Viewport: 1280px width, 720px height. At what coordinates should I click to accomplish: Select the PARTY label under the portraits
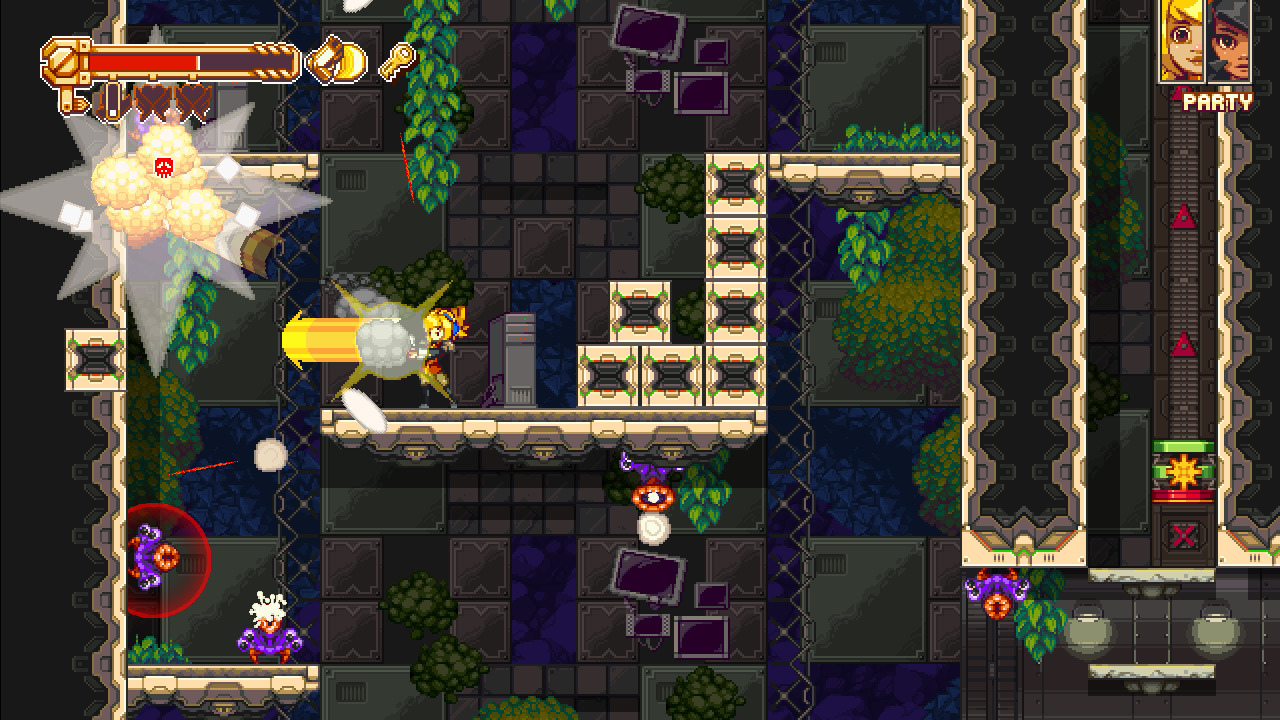pyautogui.click(x=1219, y=100)
